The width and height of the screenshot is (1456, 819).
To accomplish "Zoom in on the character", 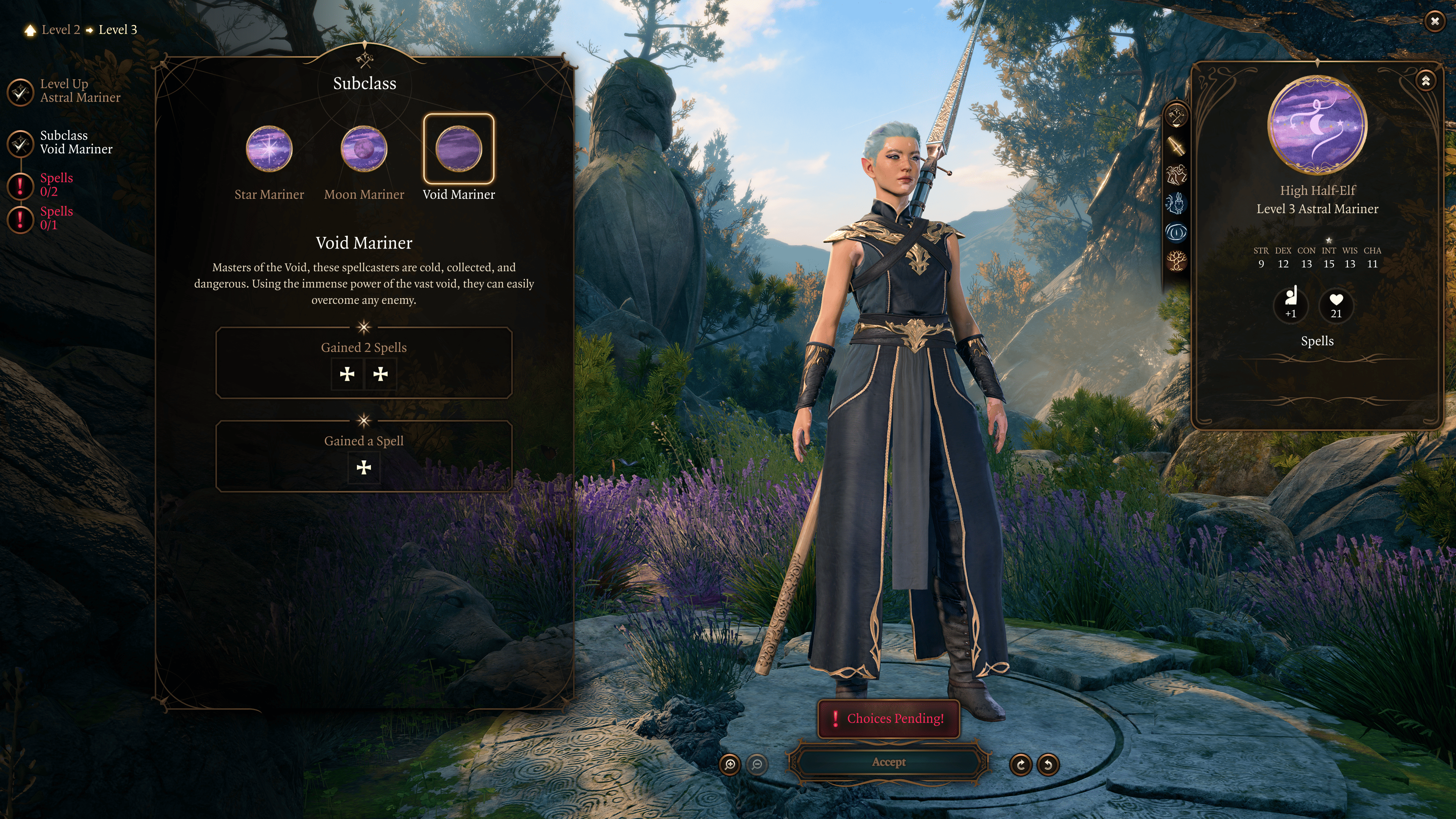I will (730, 765).
